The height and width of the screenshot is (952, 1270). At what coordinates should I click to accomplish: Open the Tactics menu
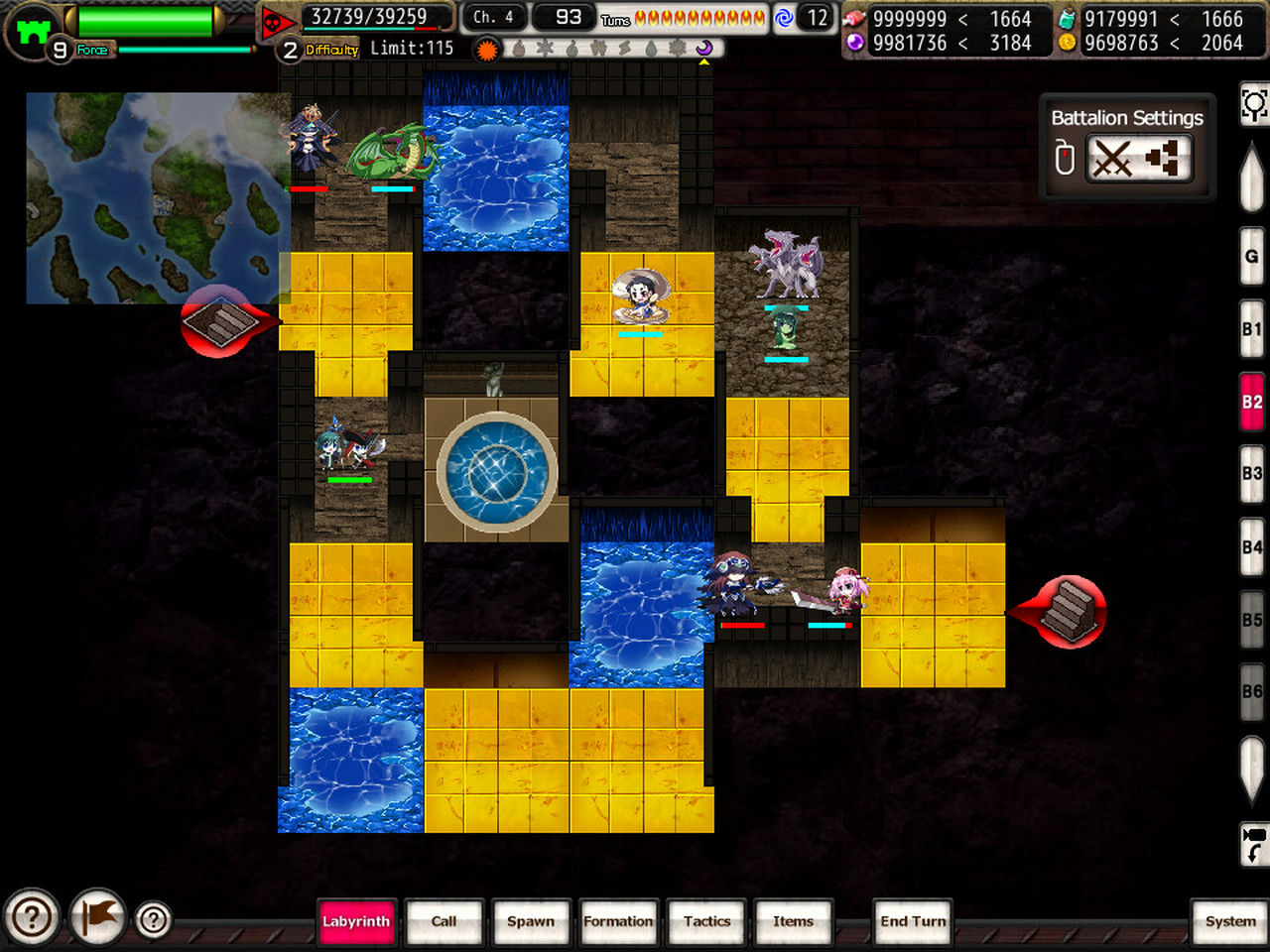click(706, 922)
